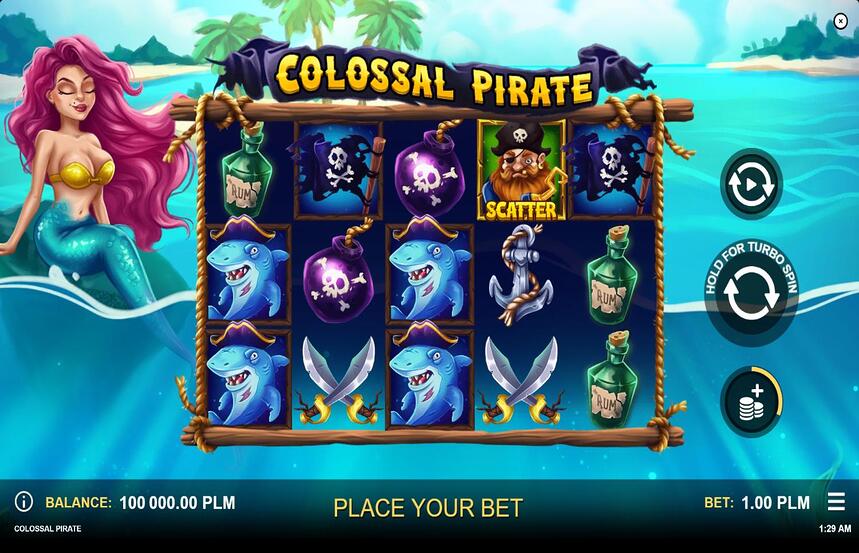Open the hamburger menu

836,502
